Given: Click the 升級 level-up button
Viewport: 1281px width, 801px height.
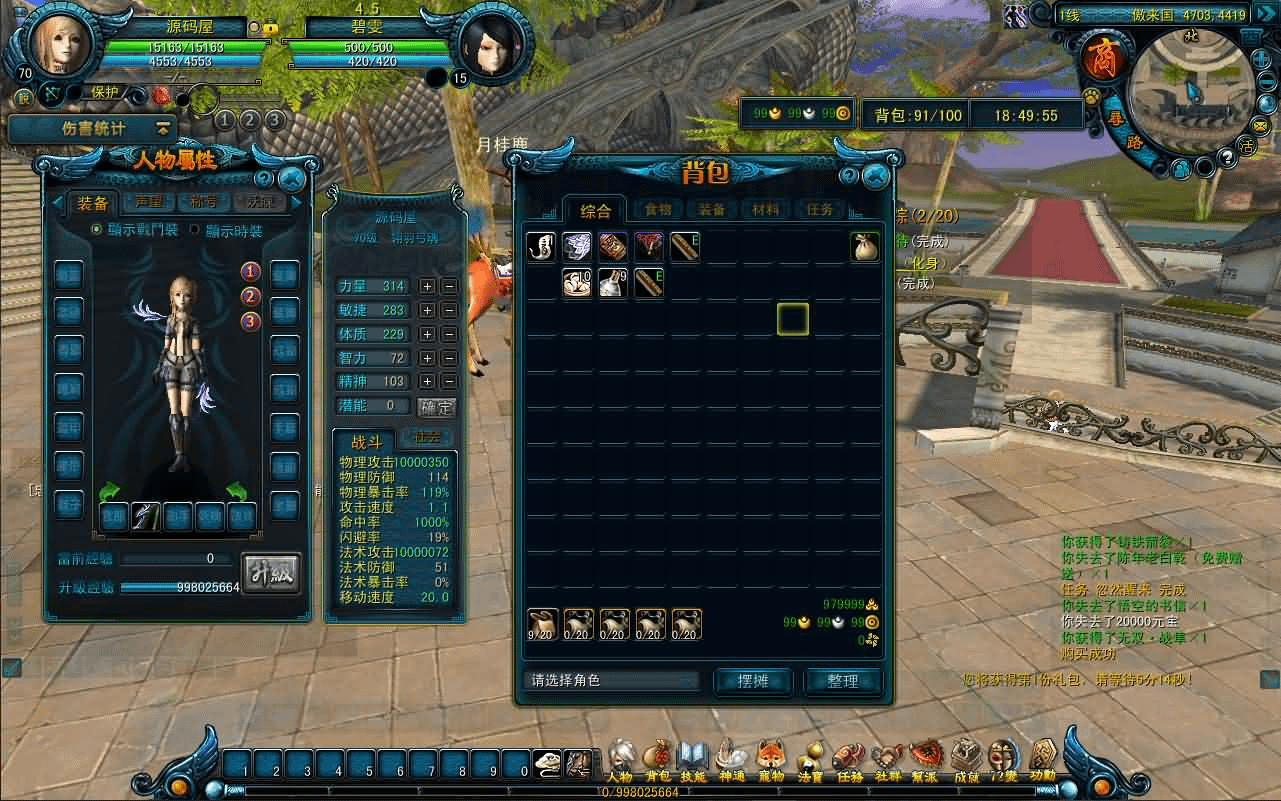Looking at the screenshot, I should point(271,574).
